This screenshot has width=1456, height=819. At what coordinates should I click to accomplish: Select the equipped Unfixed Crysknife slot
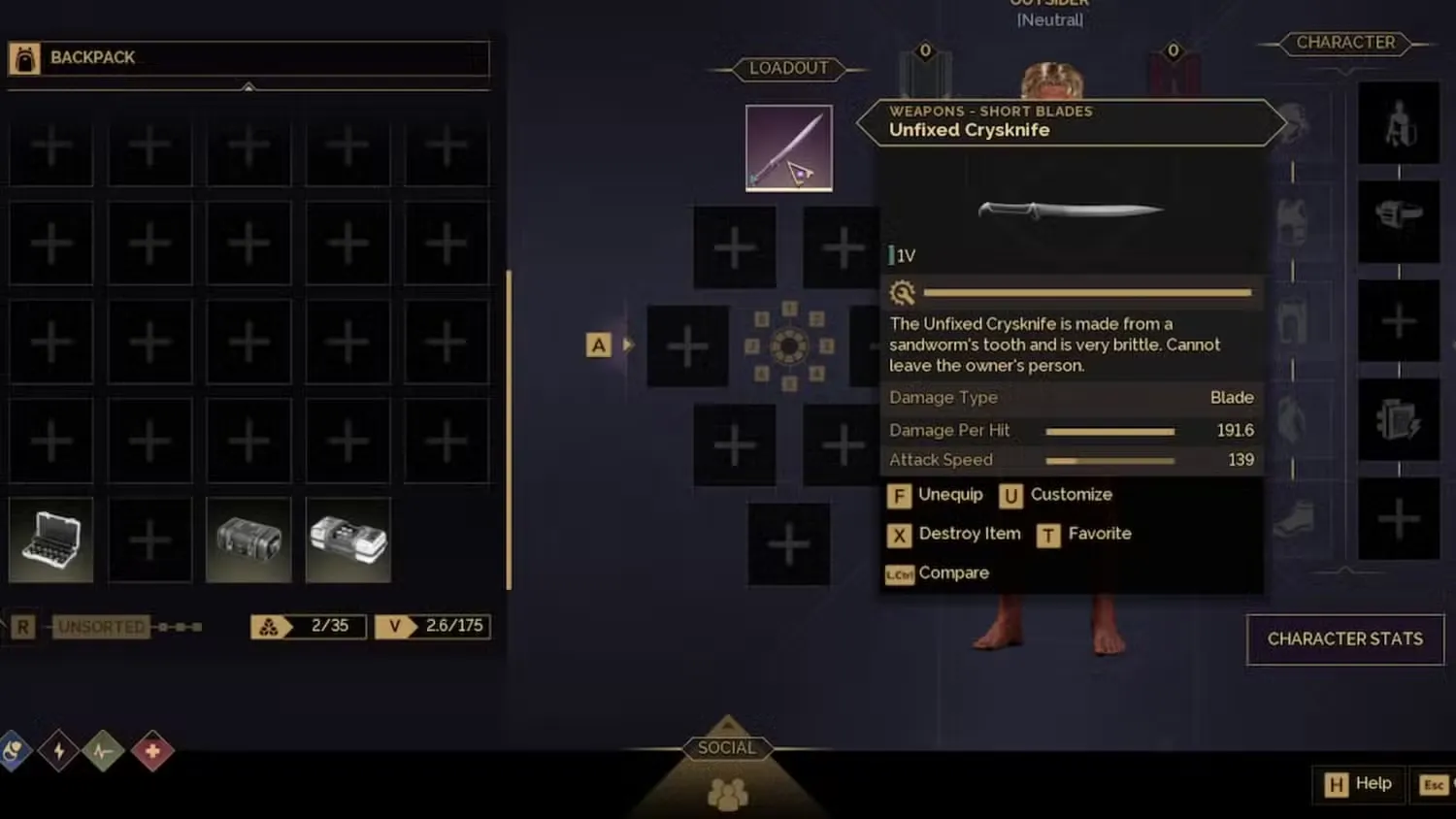pyautogui.click(x=788, y=147)
